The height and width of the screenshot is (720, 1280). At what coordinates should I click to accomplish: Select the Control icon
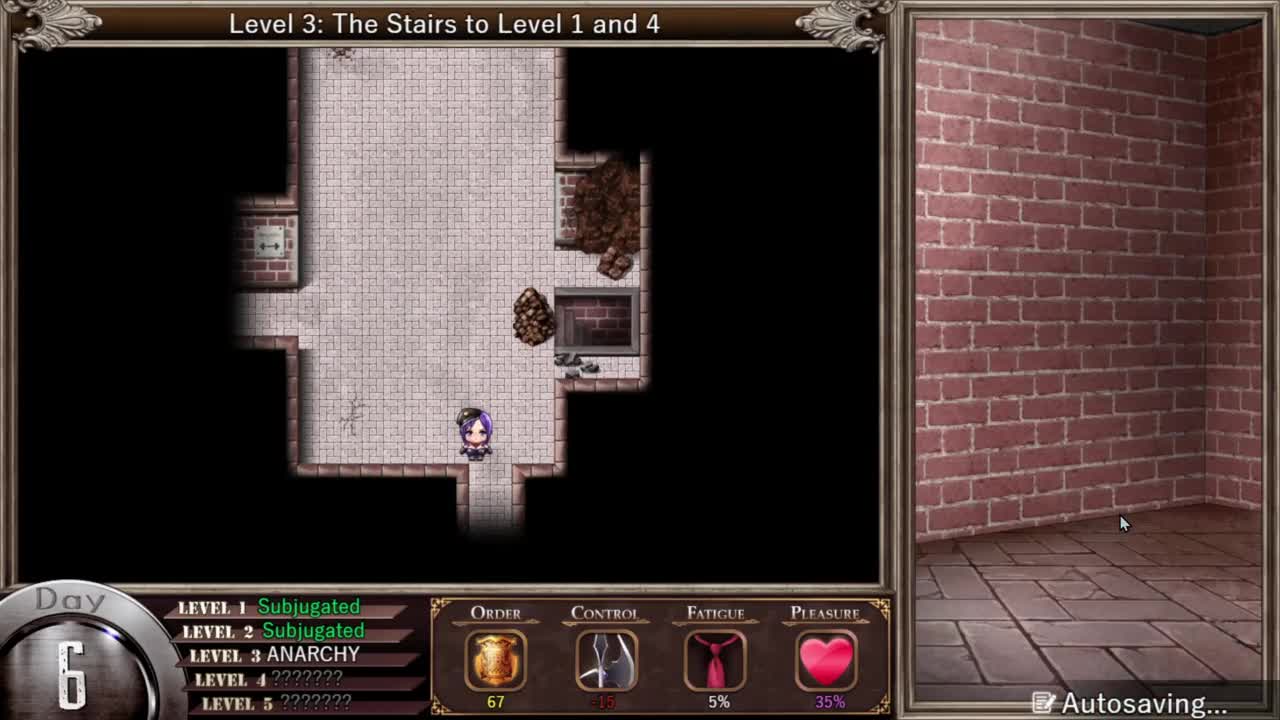(x=606, y=660)
